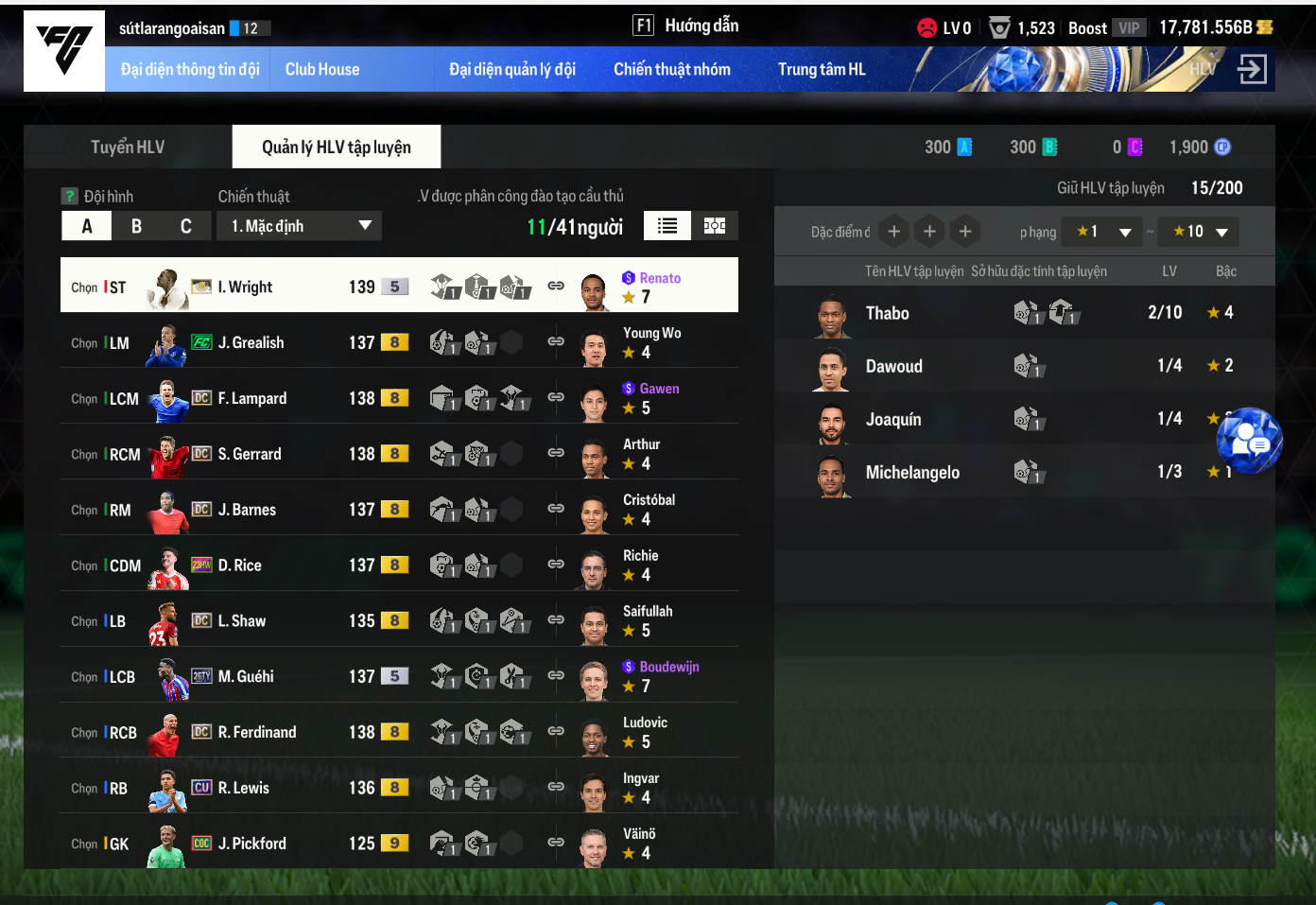Select trainer Thabo from the list
Image resolution: width=1316 pixels, height=905 pixels.
point(887,314)
